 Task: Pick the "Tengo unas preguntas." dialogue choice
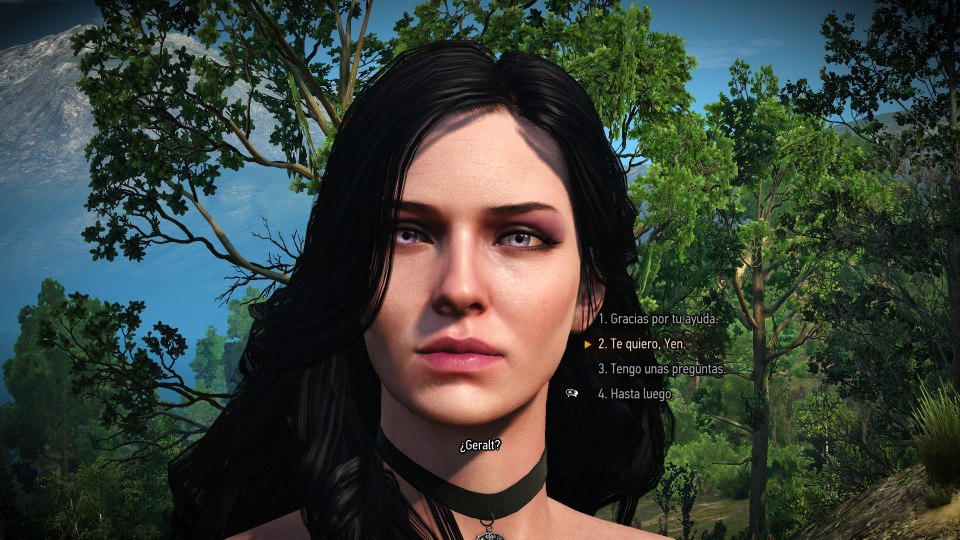pos(660,369)
